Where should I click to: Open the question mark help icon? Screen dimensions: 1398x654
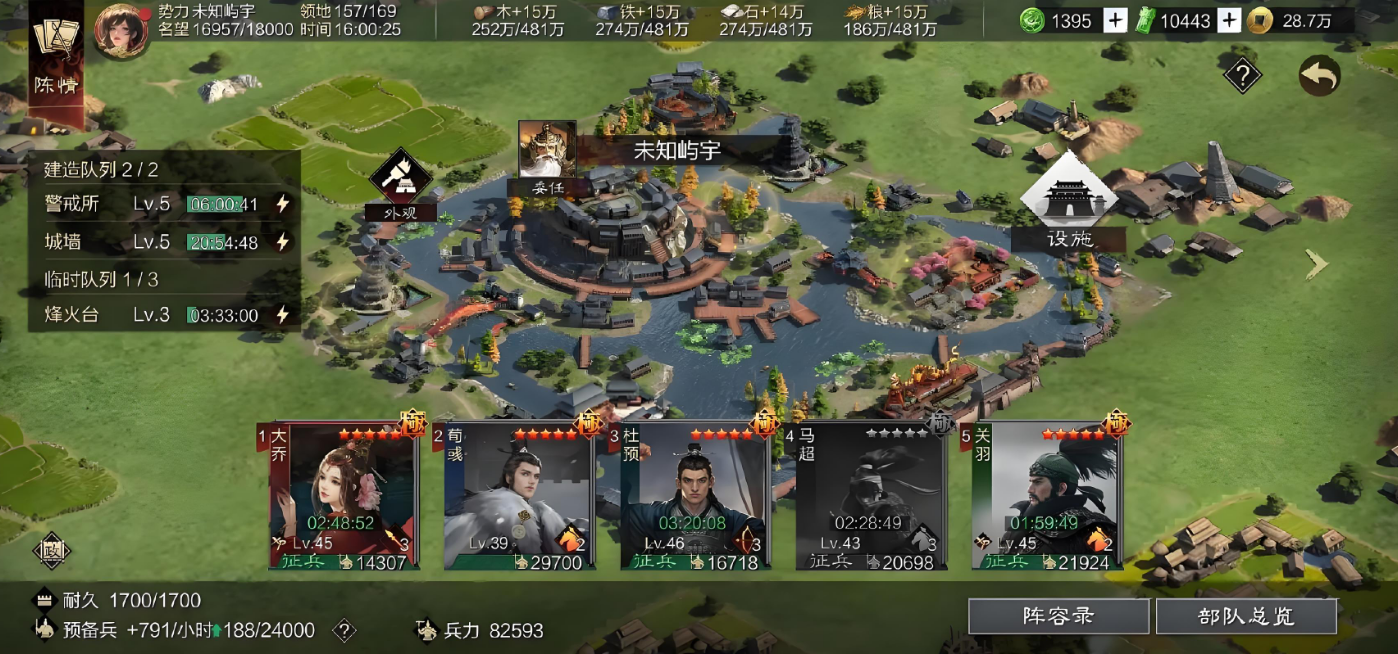click(x=1242, y=75)
